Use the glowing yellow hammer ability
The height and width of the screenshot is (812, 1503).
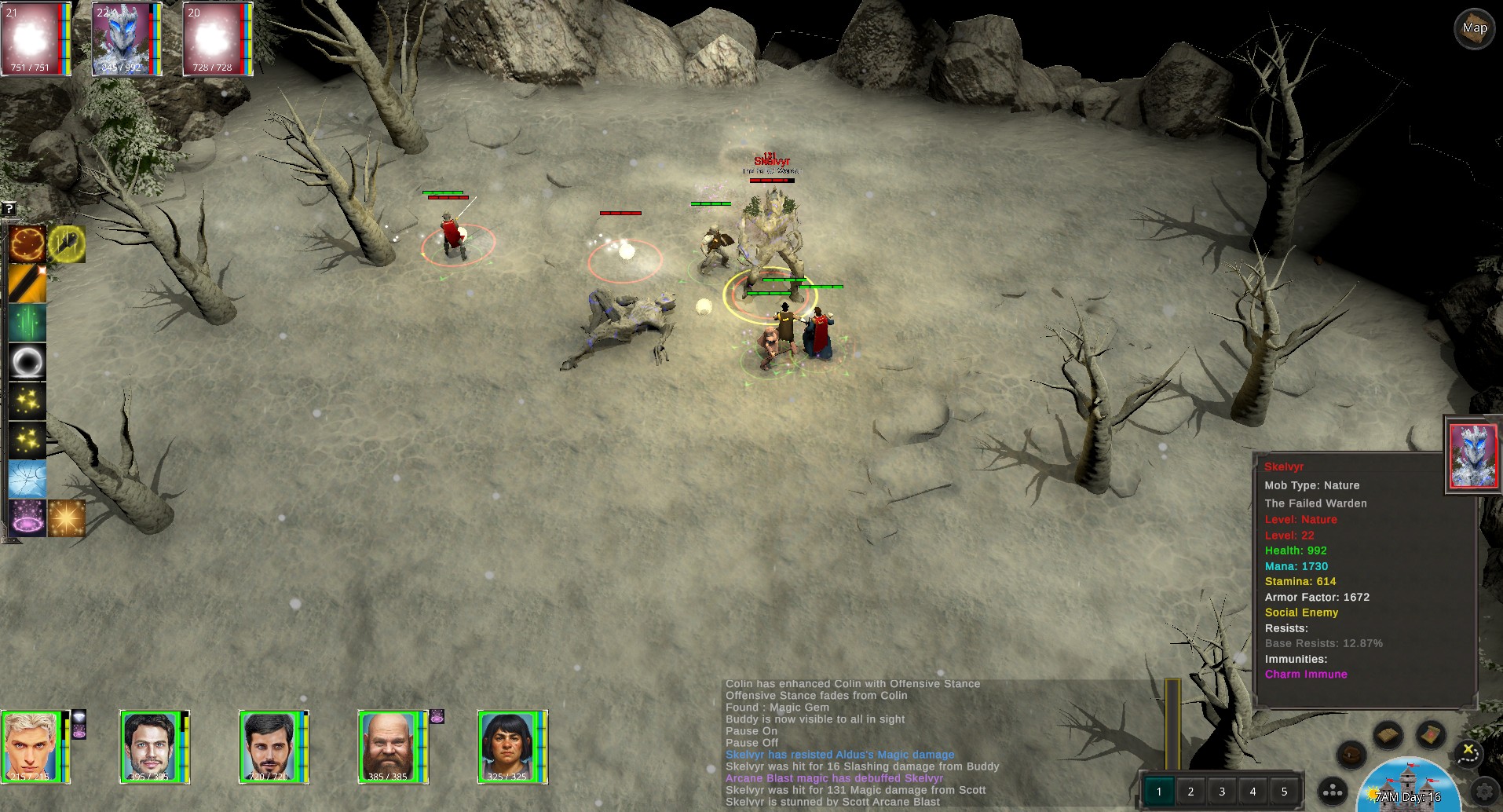click(x=67, y=244)
